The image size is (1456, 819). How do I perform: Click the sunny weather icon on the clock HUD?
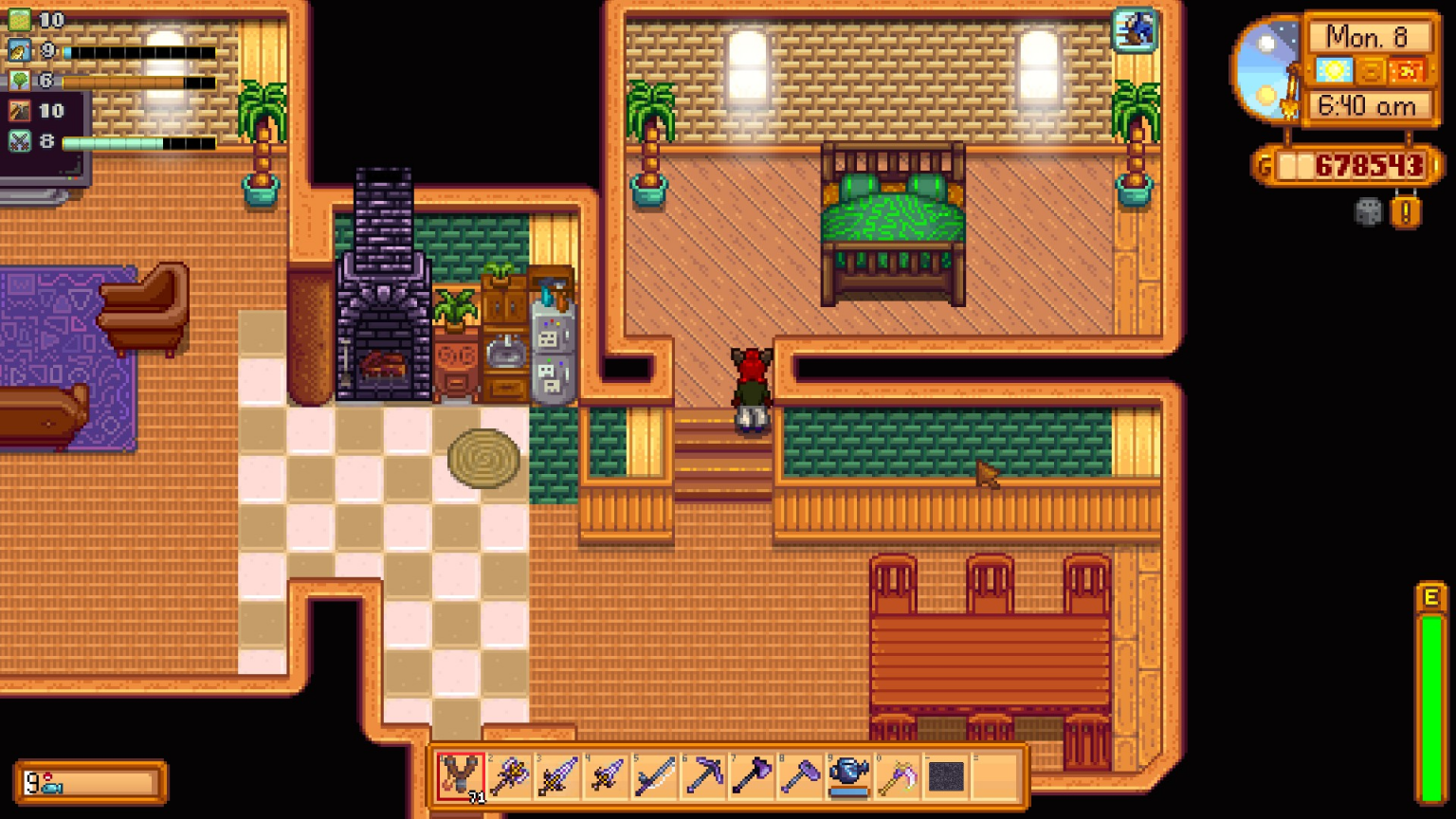point(1335,70)
